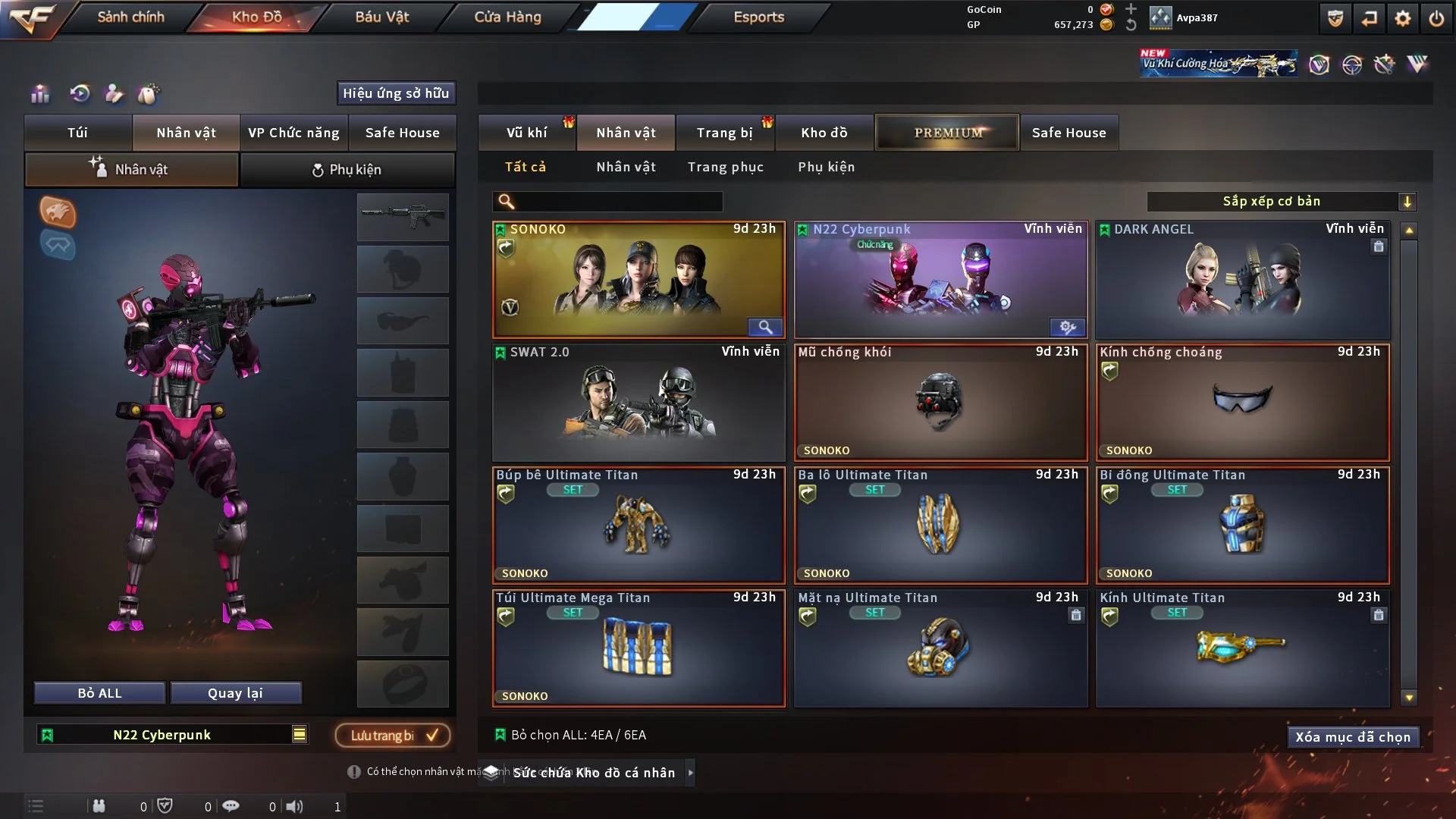Select the SWAT 2.0 character card
Screen dimensions: 1456x819
click(638, 403)
